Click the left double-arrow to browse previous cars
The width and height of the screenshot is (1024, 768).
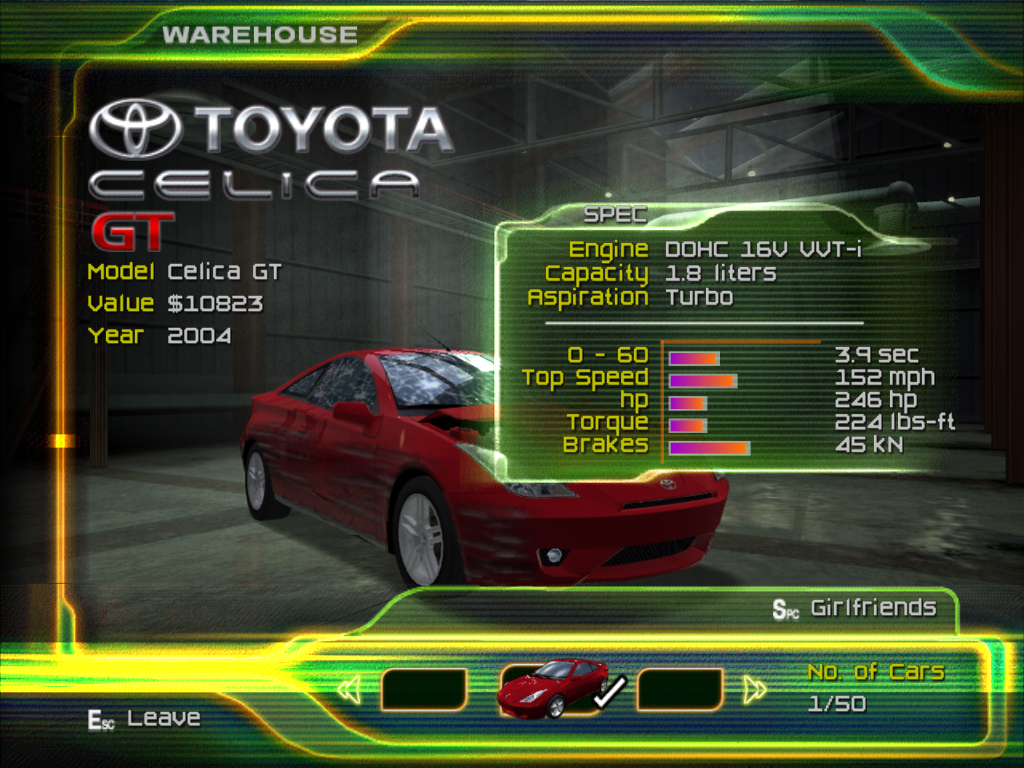[349, 690]
